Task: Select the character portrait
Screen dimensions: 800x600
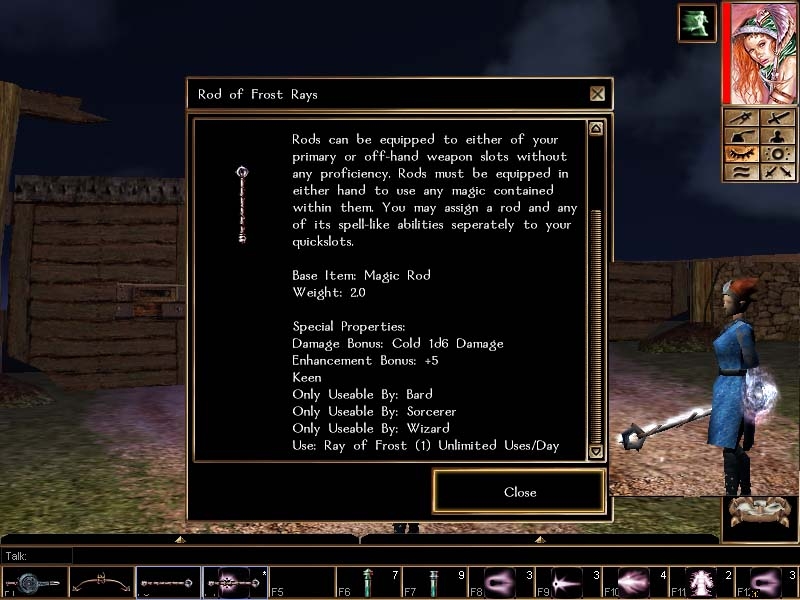Action: (x=759, y=52)
